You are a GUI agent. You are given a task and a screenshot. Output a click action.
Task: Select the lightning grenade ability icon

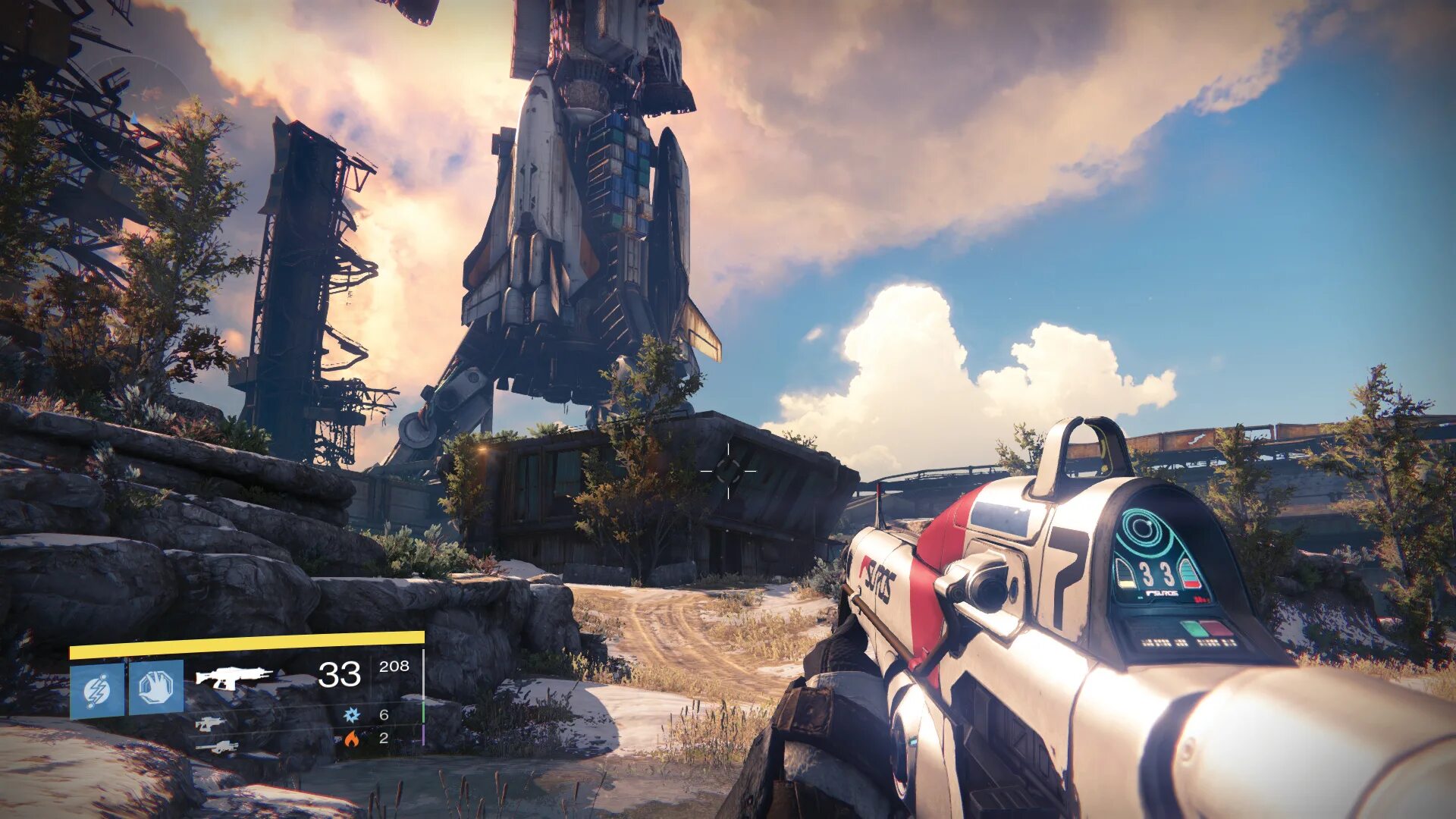point(97,689)
